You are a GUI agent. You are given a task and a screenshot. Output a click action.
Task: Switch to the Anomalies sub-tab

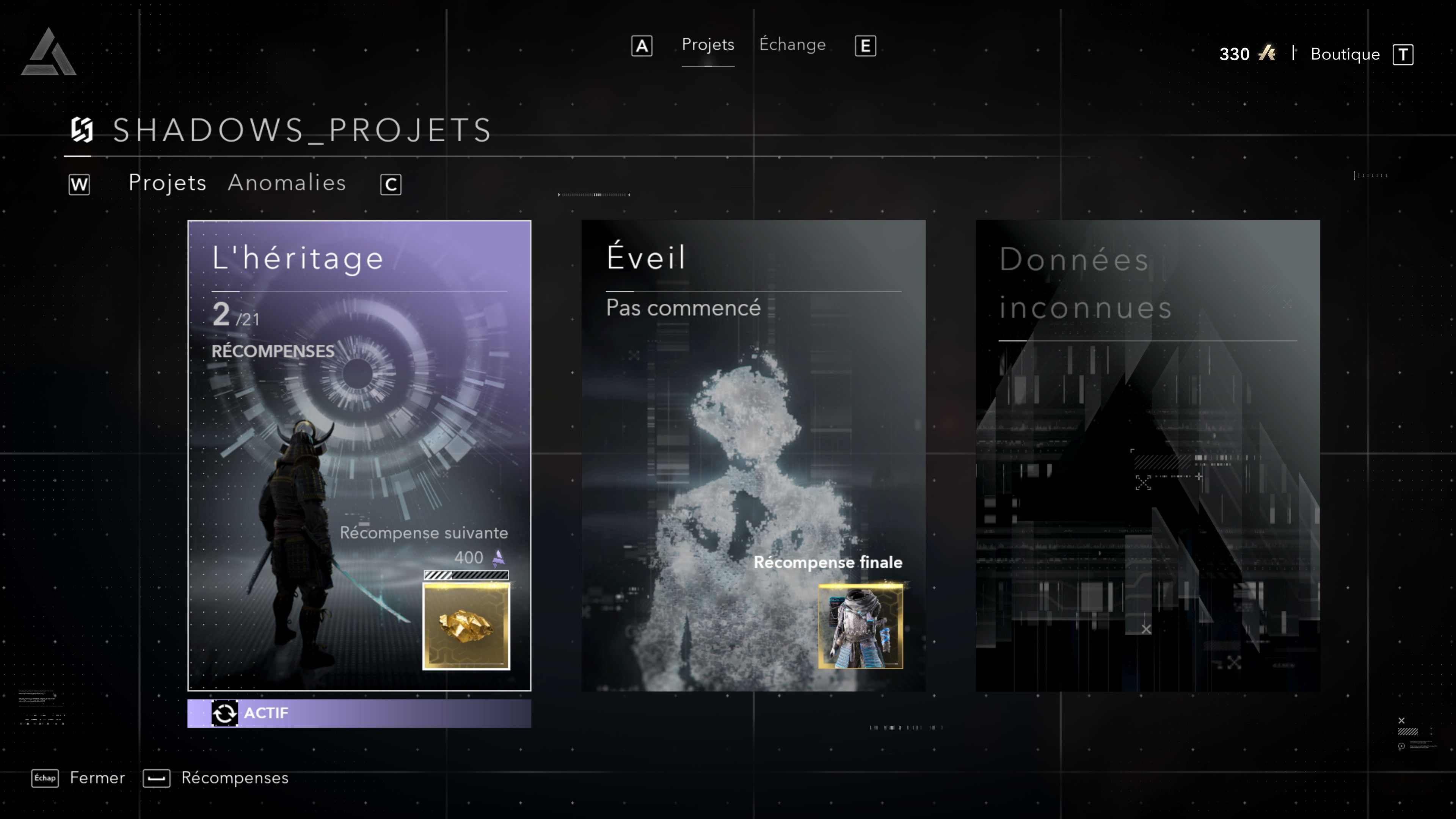click(287, 183)
